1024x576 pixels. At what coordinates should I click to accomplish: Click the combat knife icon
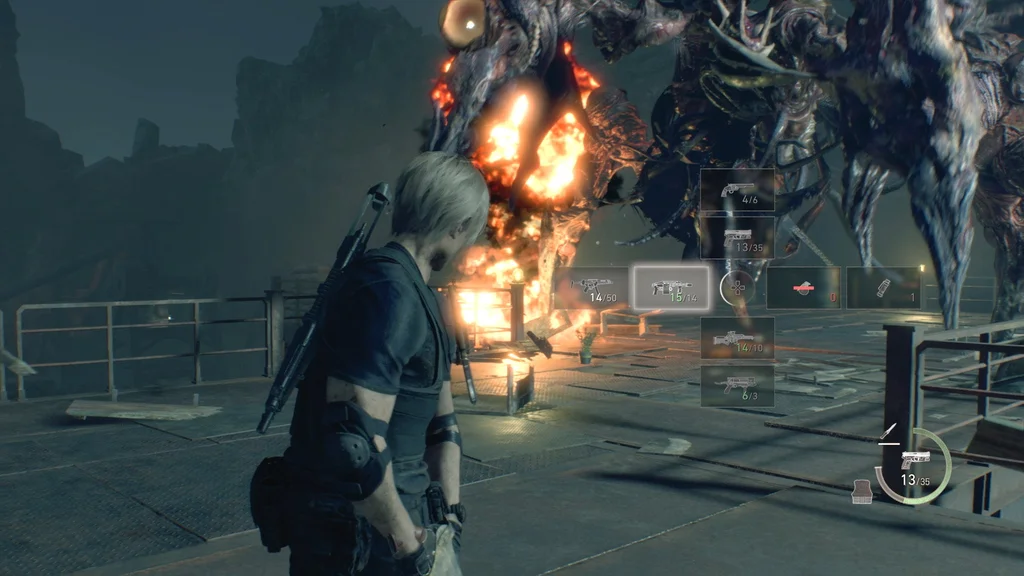[x=886, y=434]
